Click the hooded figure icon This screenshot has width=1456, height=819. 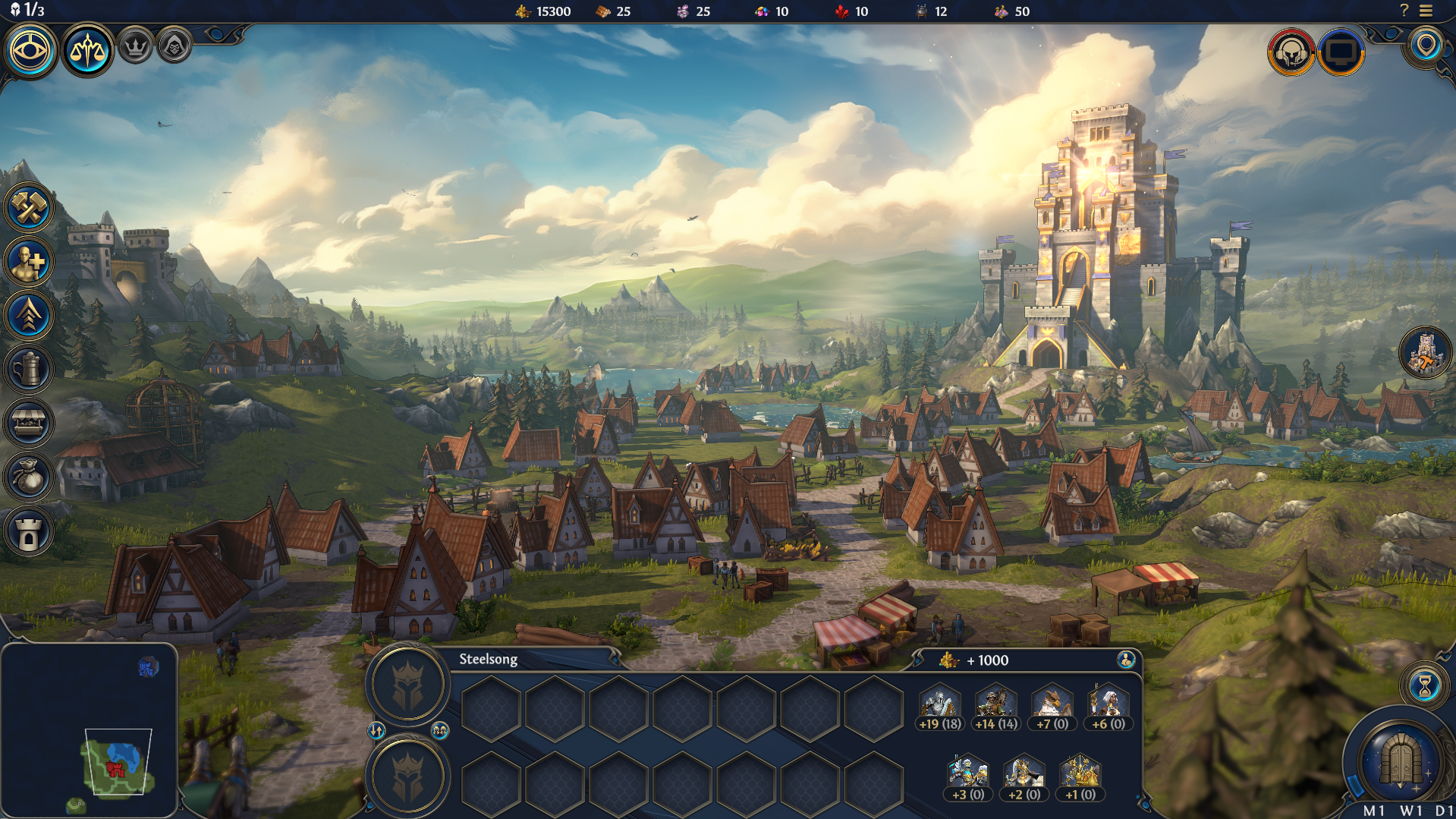click(x=175, y=47)
